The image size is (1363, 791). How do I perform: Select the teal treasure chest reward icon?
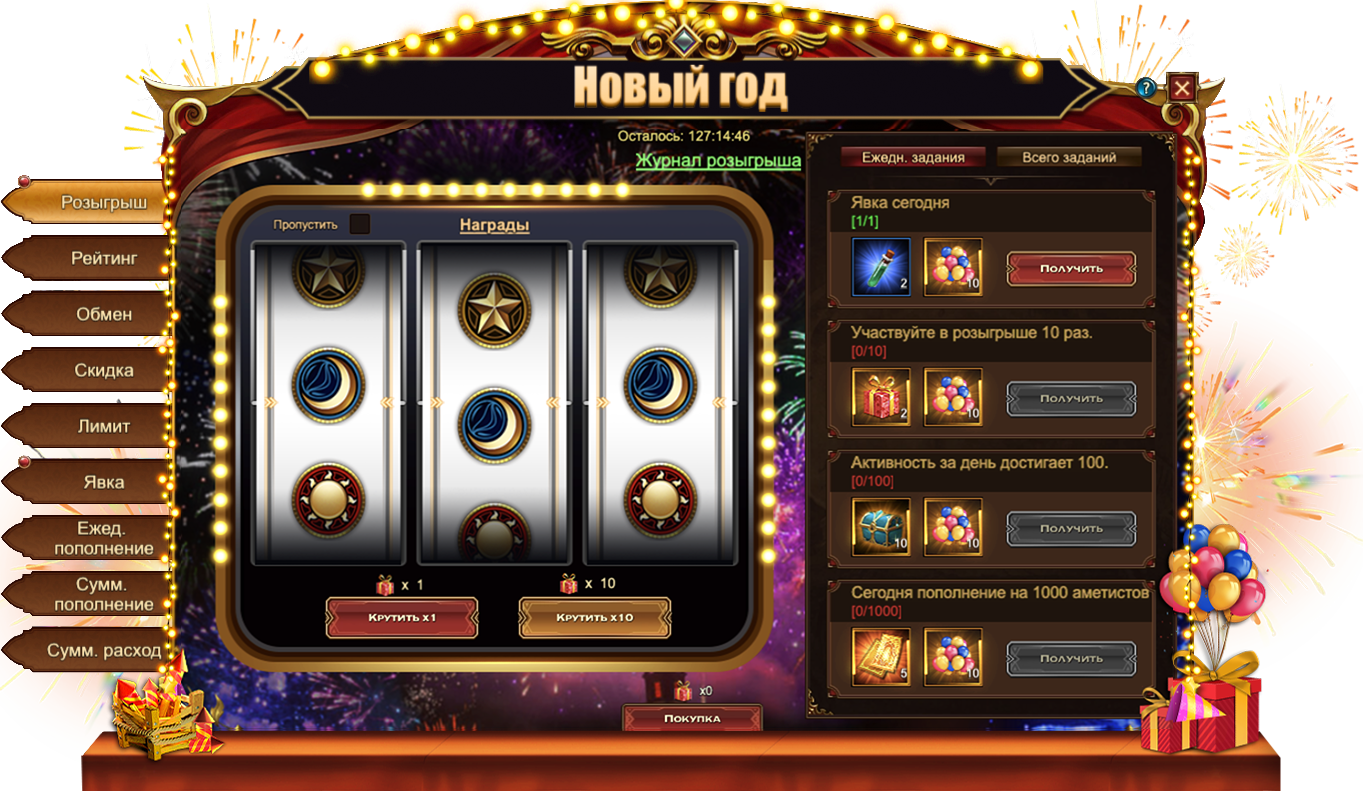[881, 527]
